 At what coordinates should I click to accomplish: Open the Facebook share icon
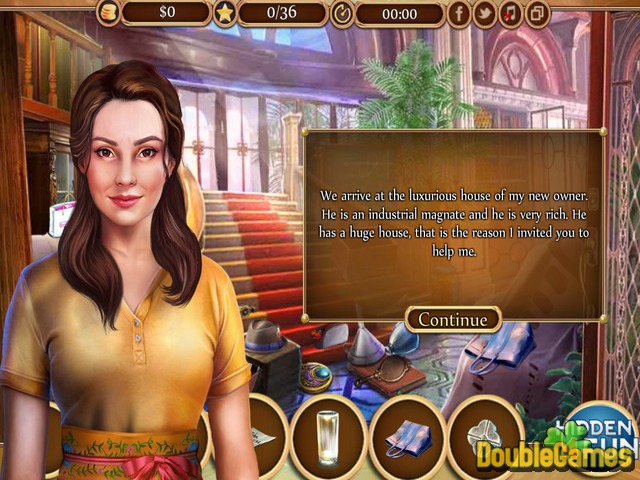tap(459, 13)
